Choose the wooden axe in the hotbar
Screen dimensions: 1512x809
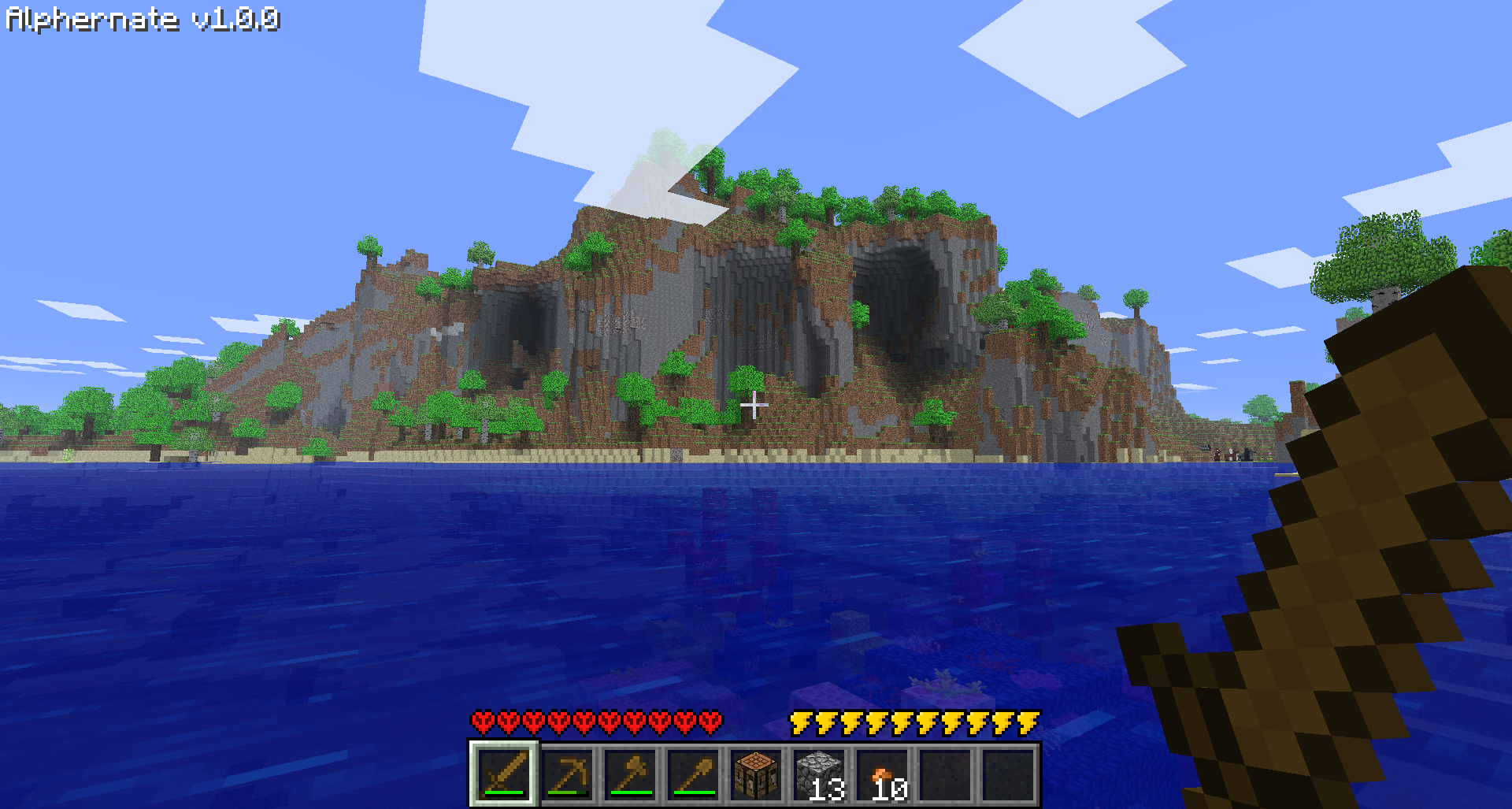coord(630,774)
